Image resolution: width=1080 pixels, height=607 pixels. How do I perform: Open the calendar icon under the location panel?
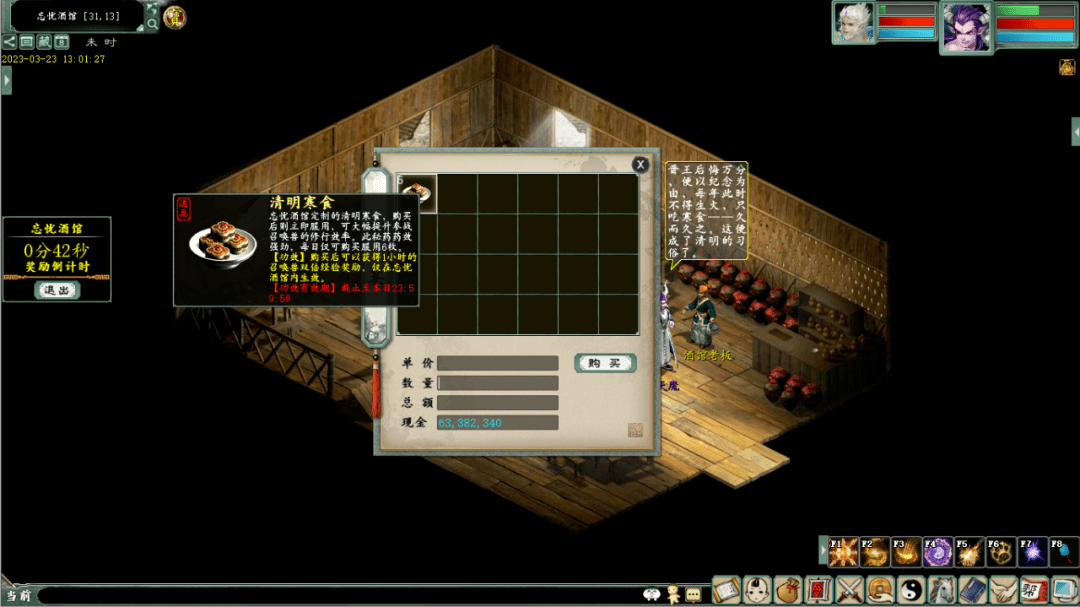61,42
